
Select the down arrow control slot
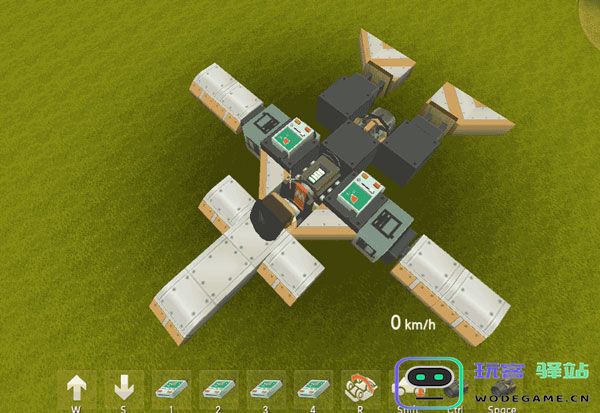pyautogui.click(x=124, y=388)
